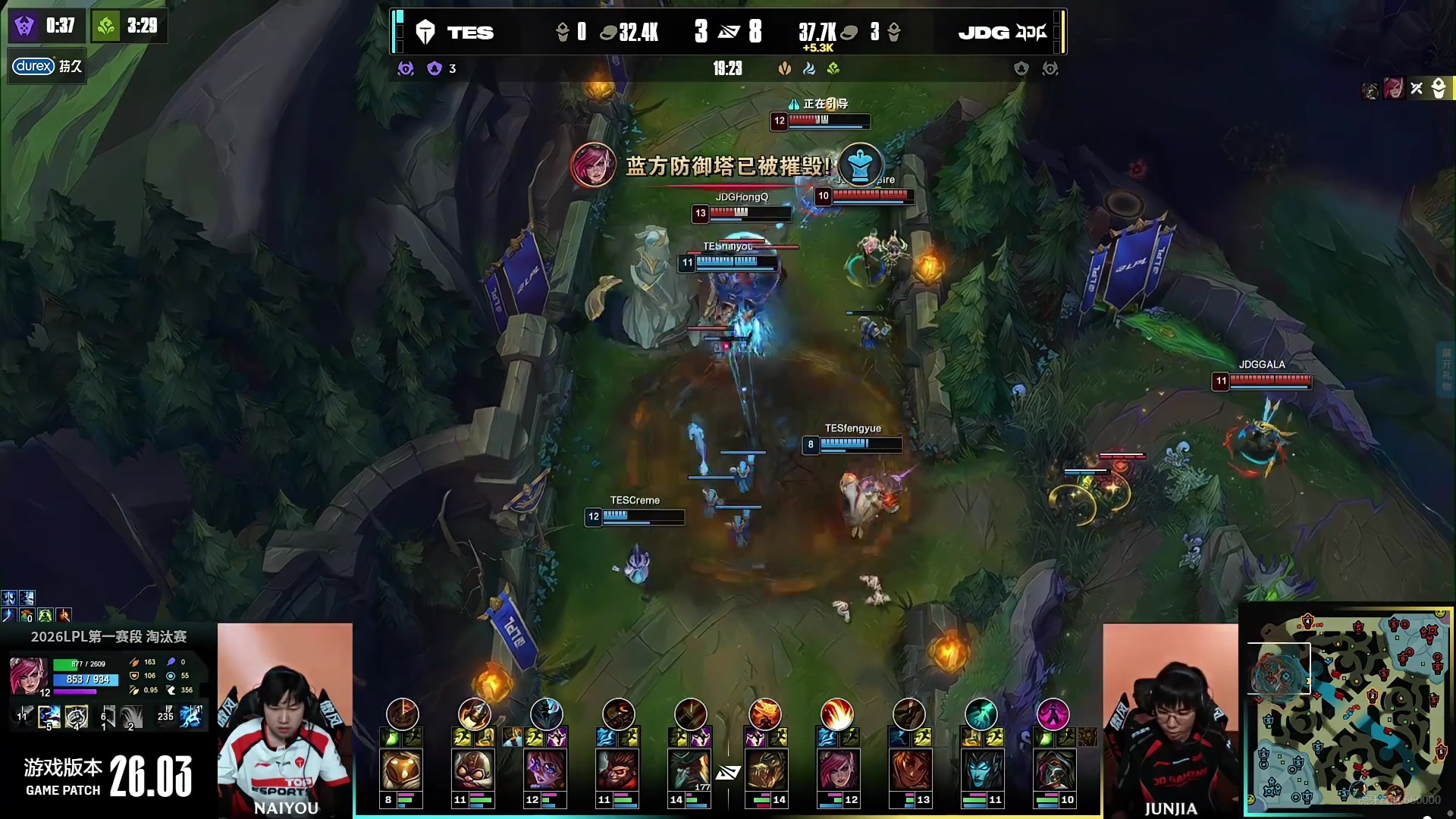
Task: Select Bard's portrait in the bottom scoreboard
Action: click(401, 770)
